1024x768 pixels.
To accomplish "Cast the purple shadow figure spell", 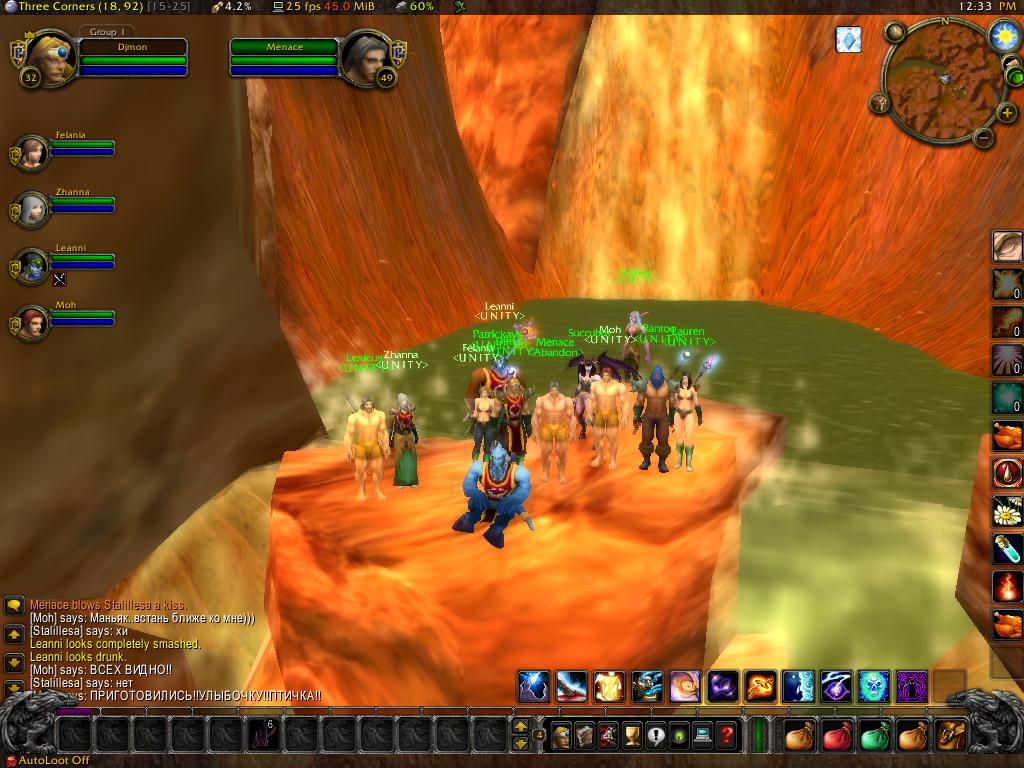I will point(911,686).
